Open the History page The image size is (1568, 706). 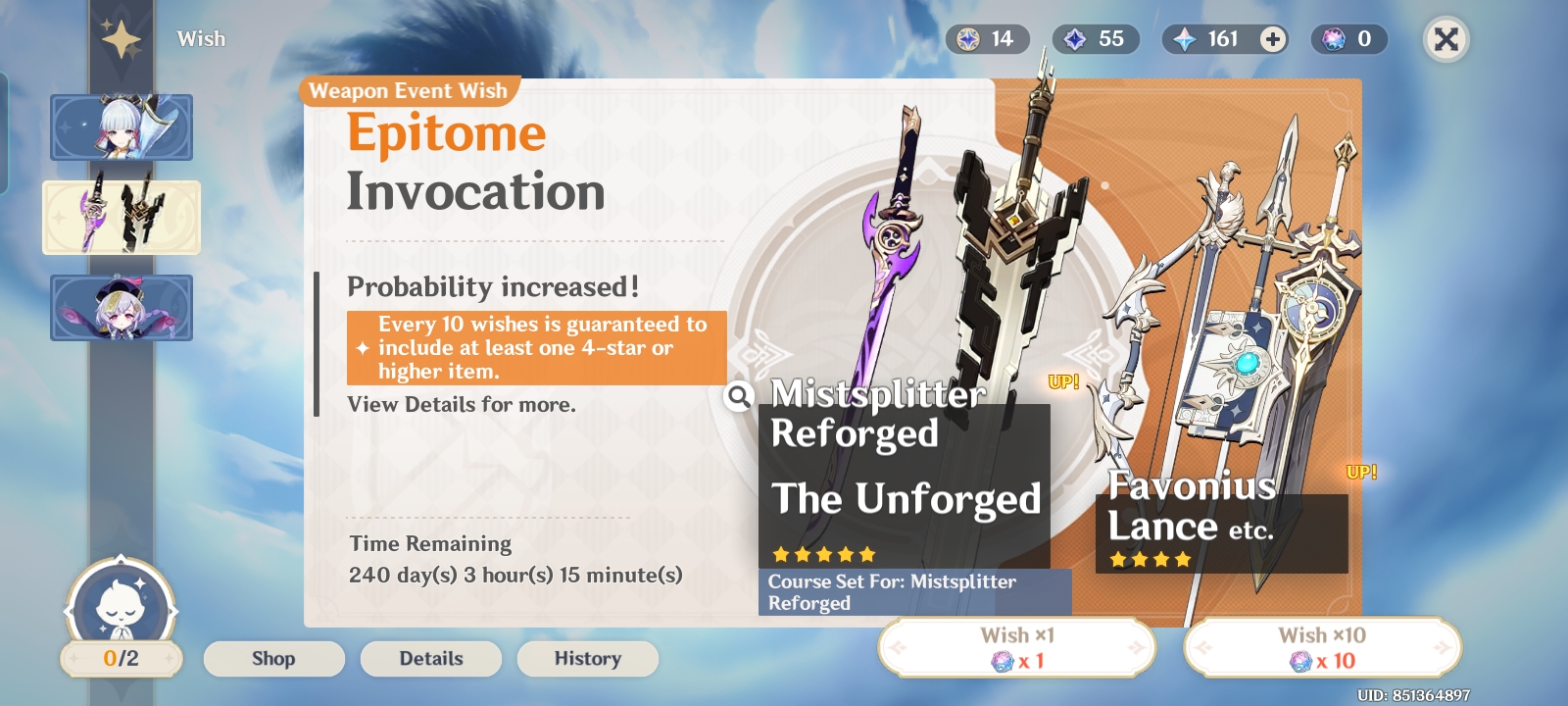(587, 658)
